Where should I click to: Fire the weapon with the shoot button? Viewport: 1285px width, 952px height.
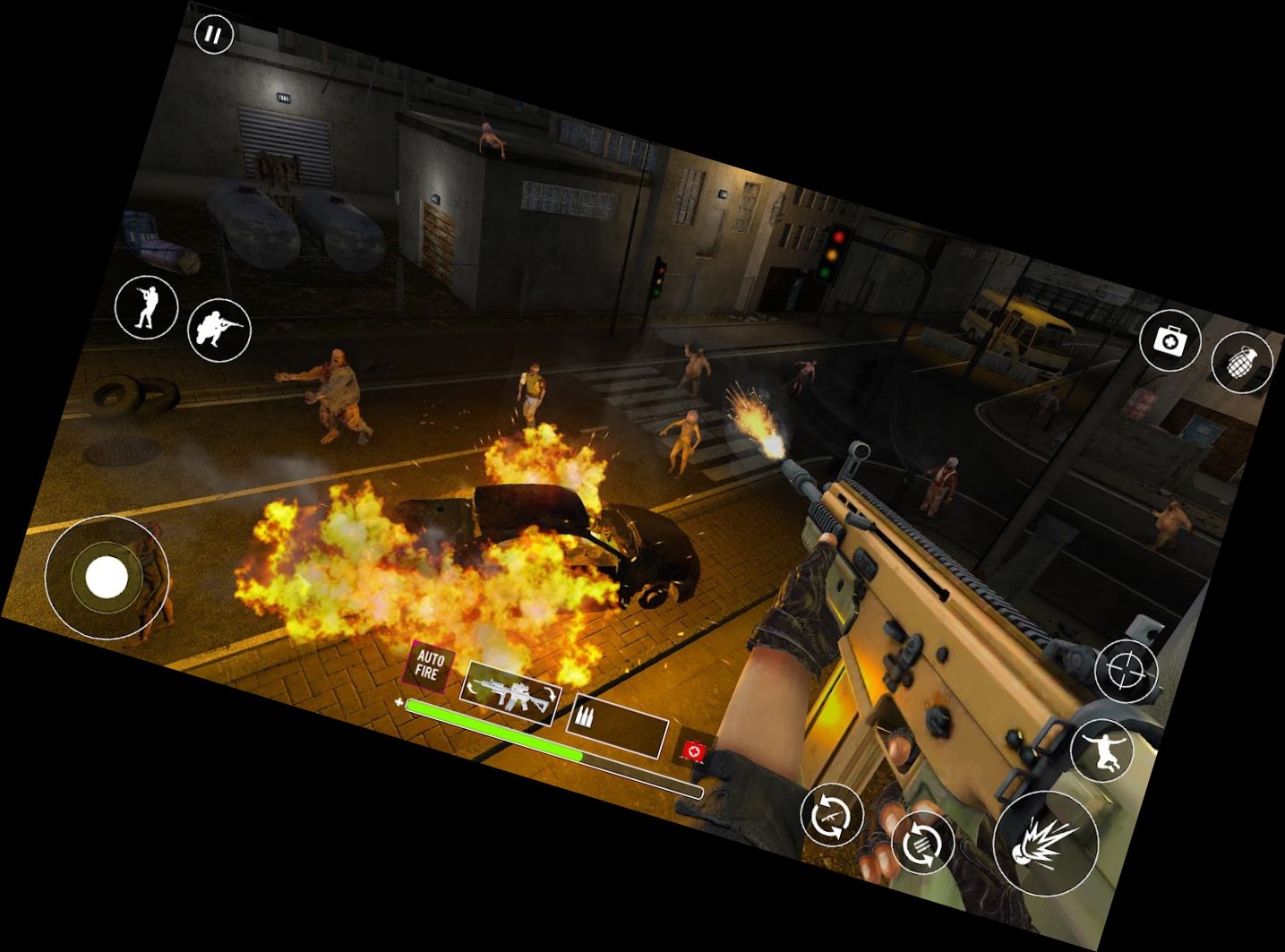pyautogui.click(x=1045, y=842)
